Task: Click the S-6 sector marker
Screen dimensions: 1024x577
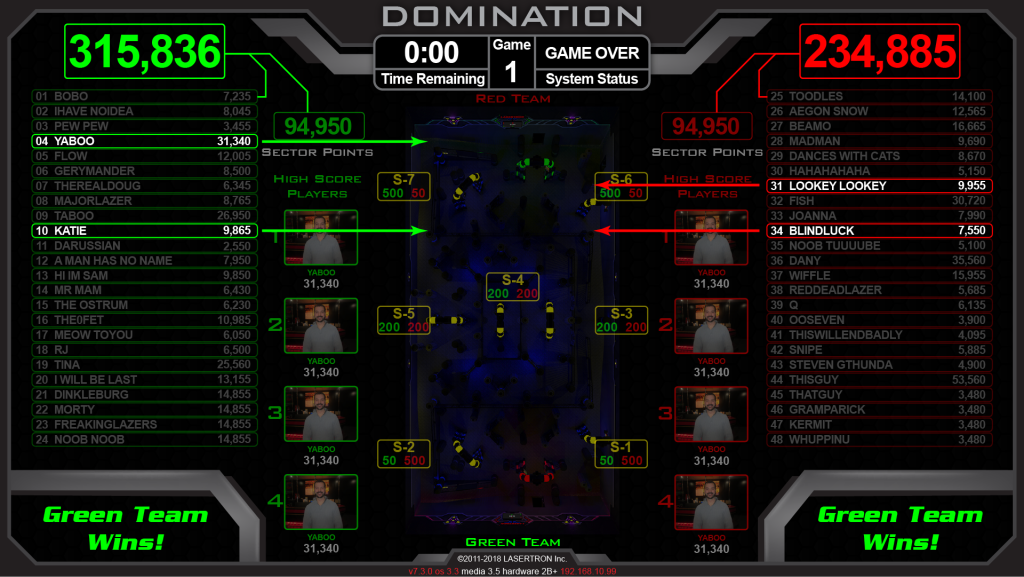Action: pyautogui.click(x=621, y=185)
